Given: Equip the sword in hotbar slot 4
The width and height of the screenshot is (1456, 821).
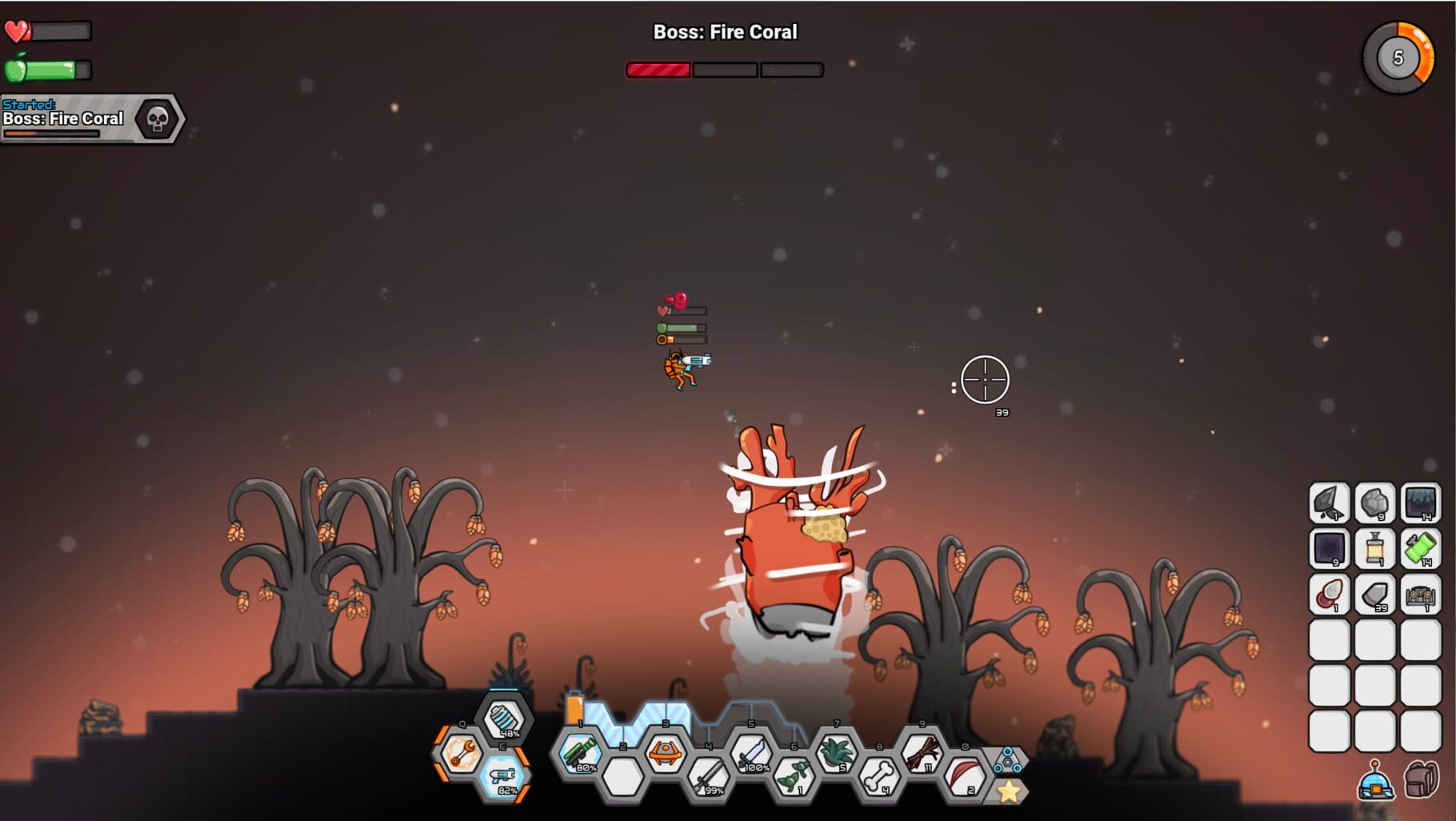Looking at the screenshot, I should click(707, 777).
